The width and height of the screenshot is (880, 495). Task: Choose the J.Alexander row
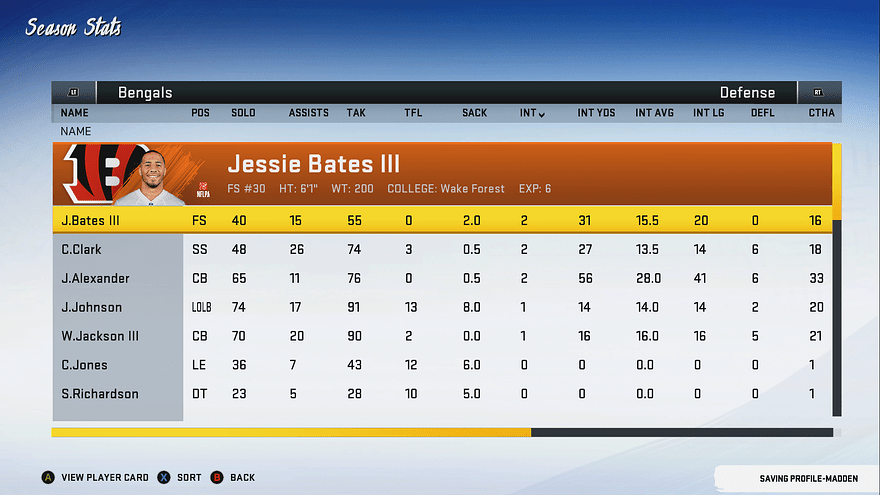pyautogui.click(x=440, y=278)
